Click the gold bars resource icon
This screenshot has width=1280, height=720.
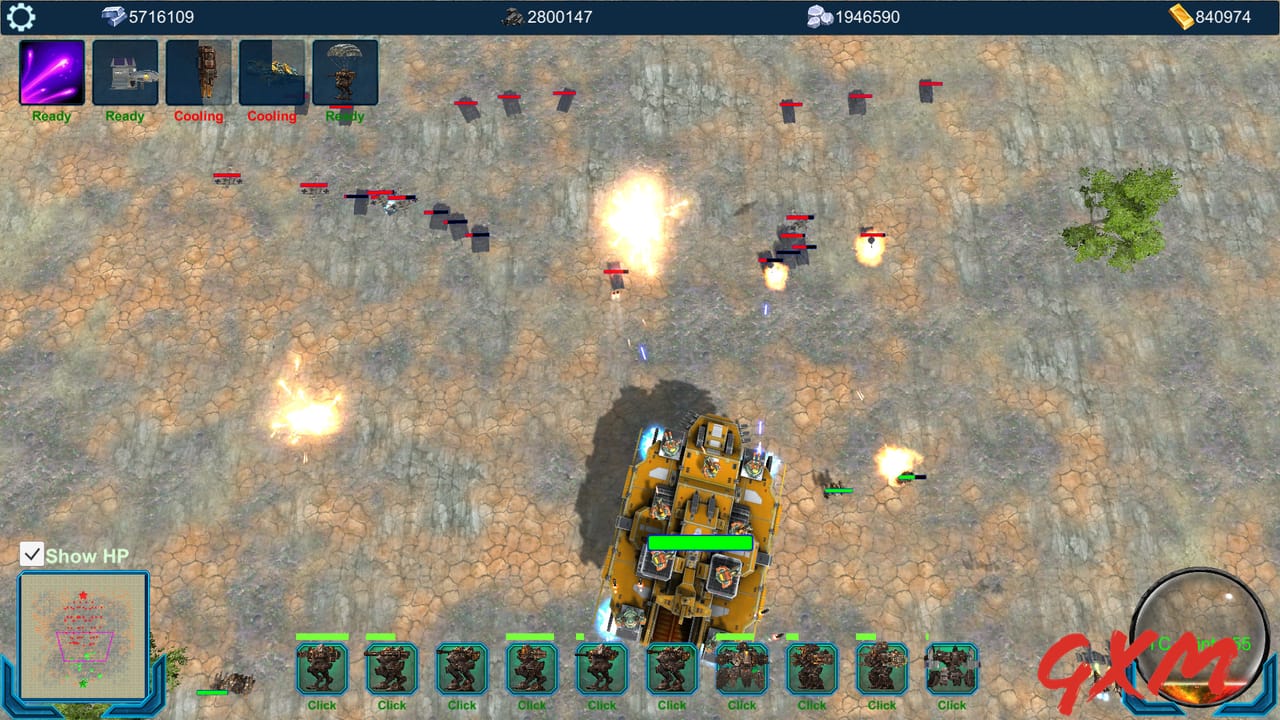pyautogui.click(x=1183, y=16)
